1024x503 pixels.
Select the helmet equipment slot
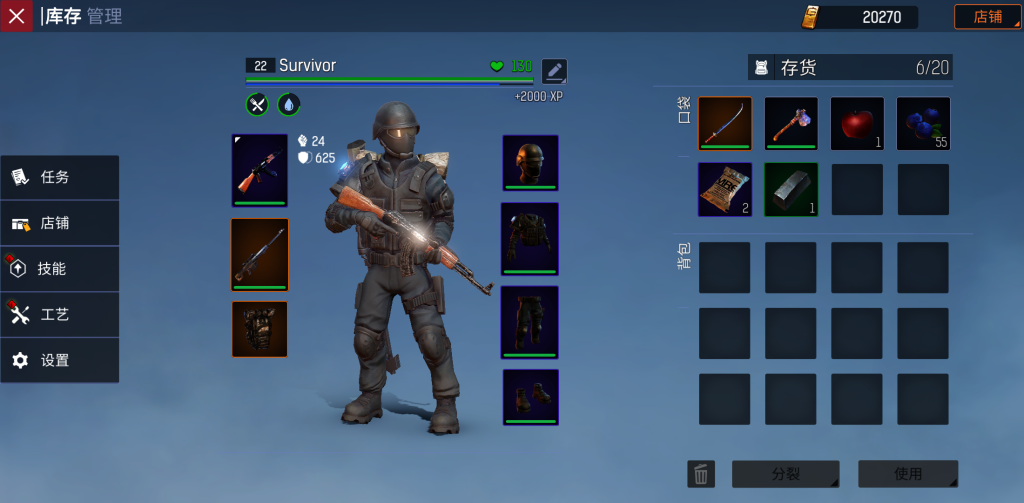click(530, 162)
